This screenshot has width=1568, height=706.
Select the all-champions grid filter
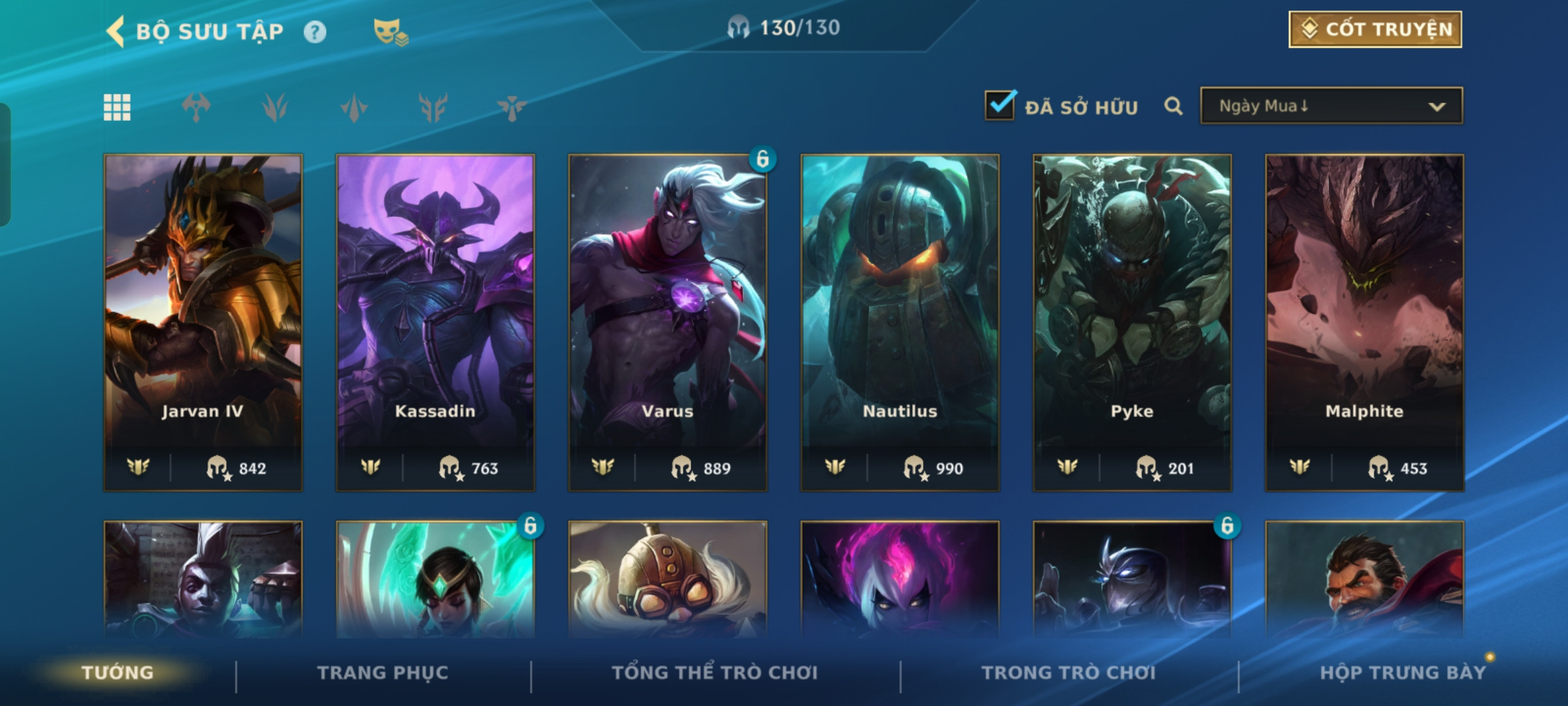[x=117, y=107]
